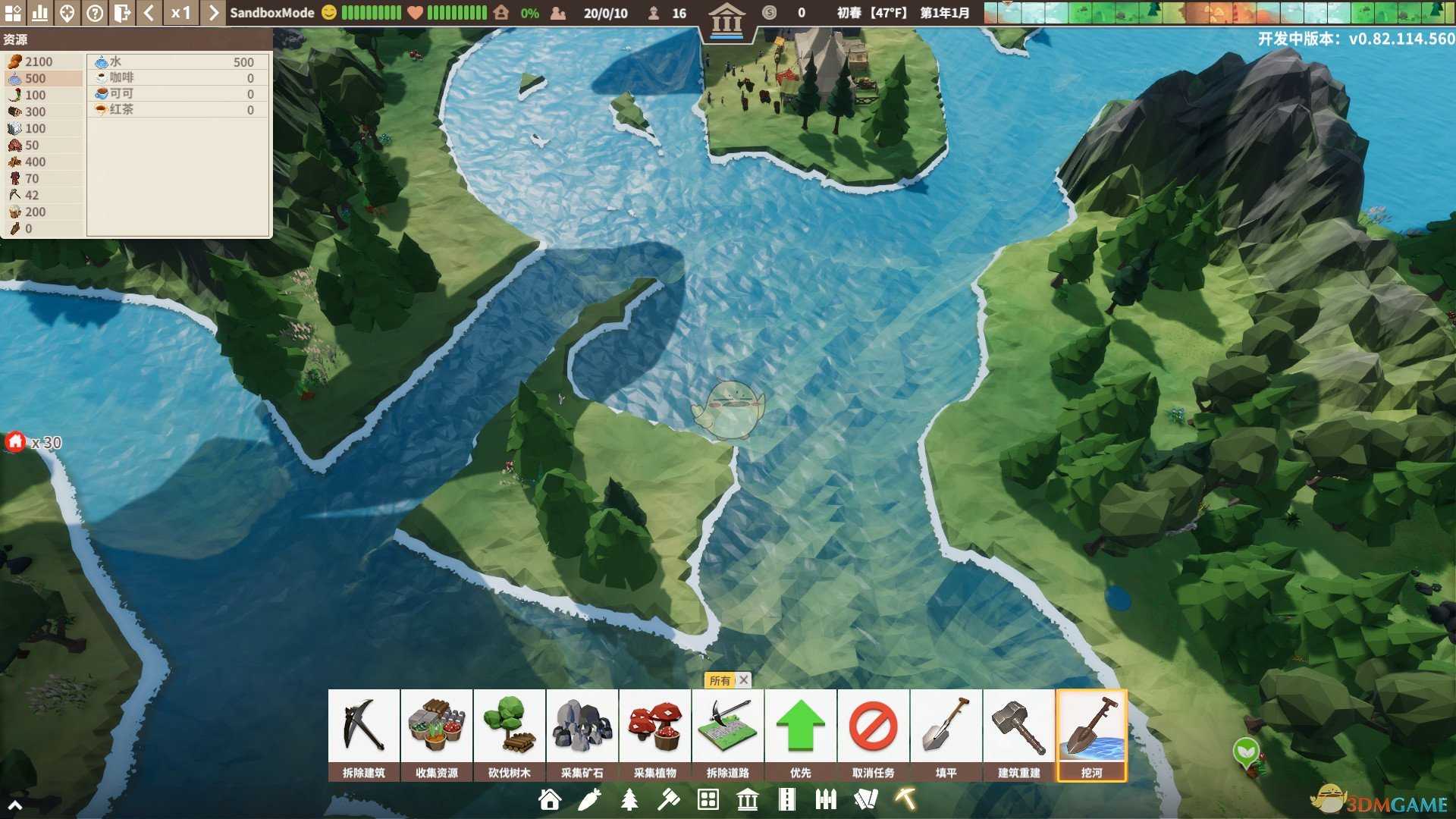Open the fence building category

tap(826, 799)
